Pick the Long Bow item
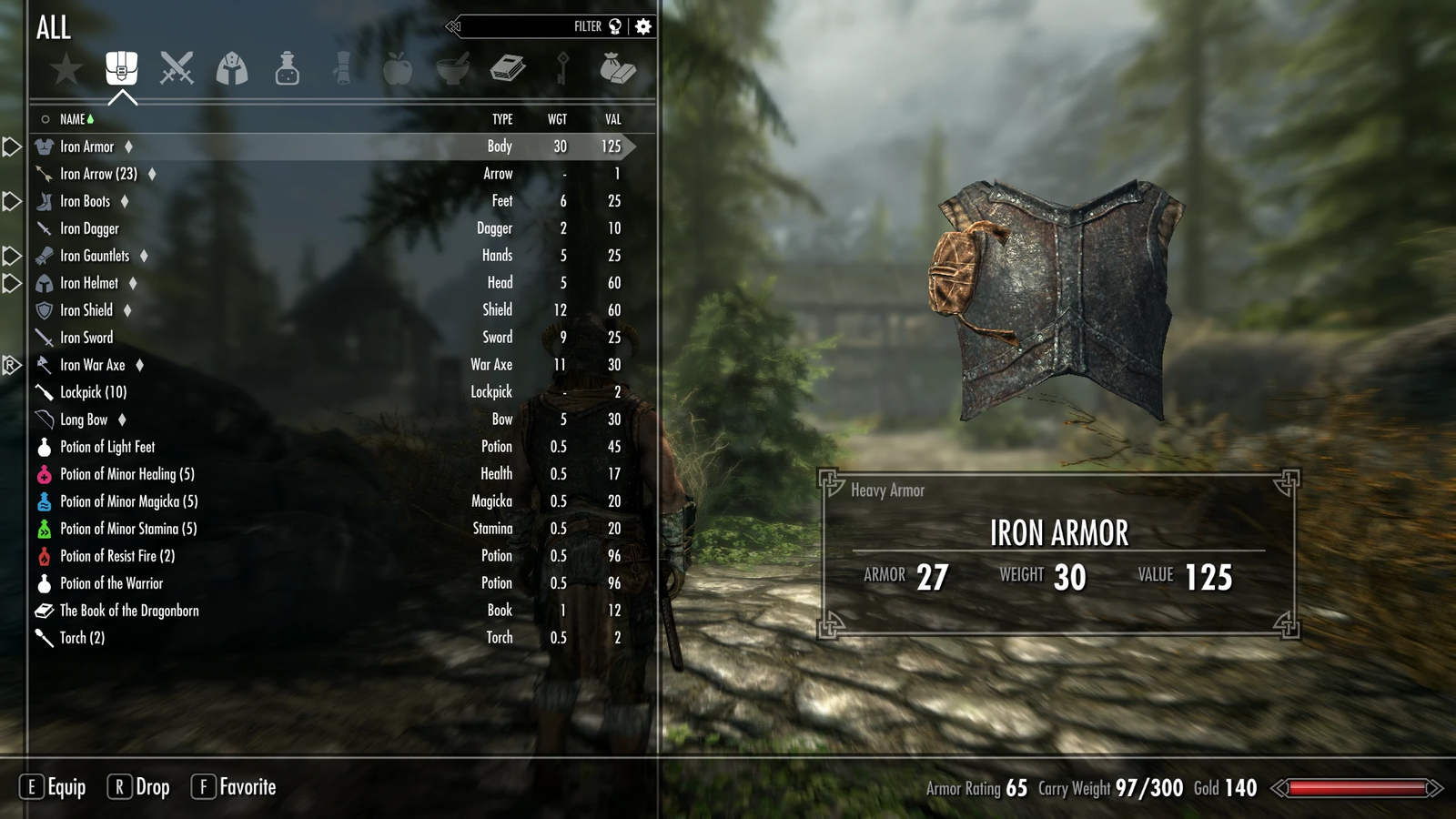 84,420
